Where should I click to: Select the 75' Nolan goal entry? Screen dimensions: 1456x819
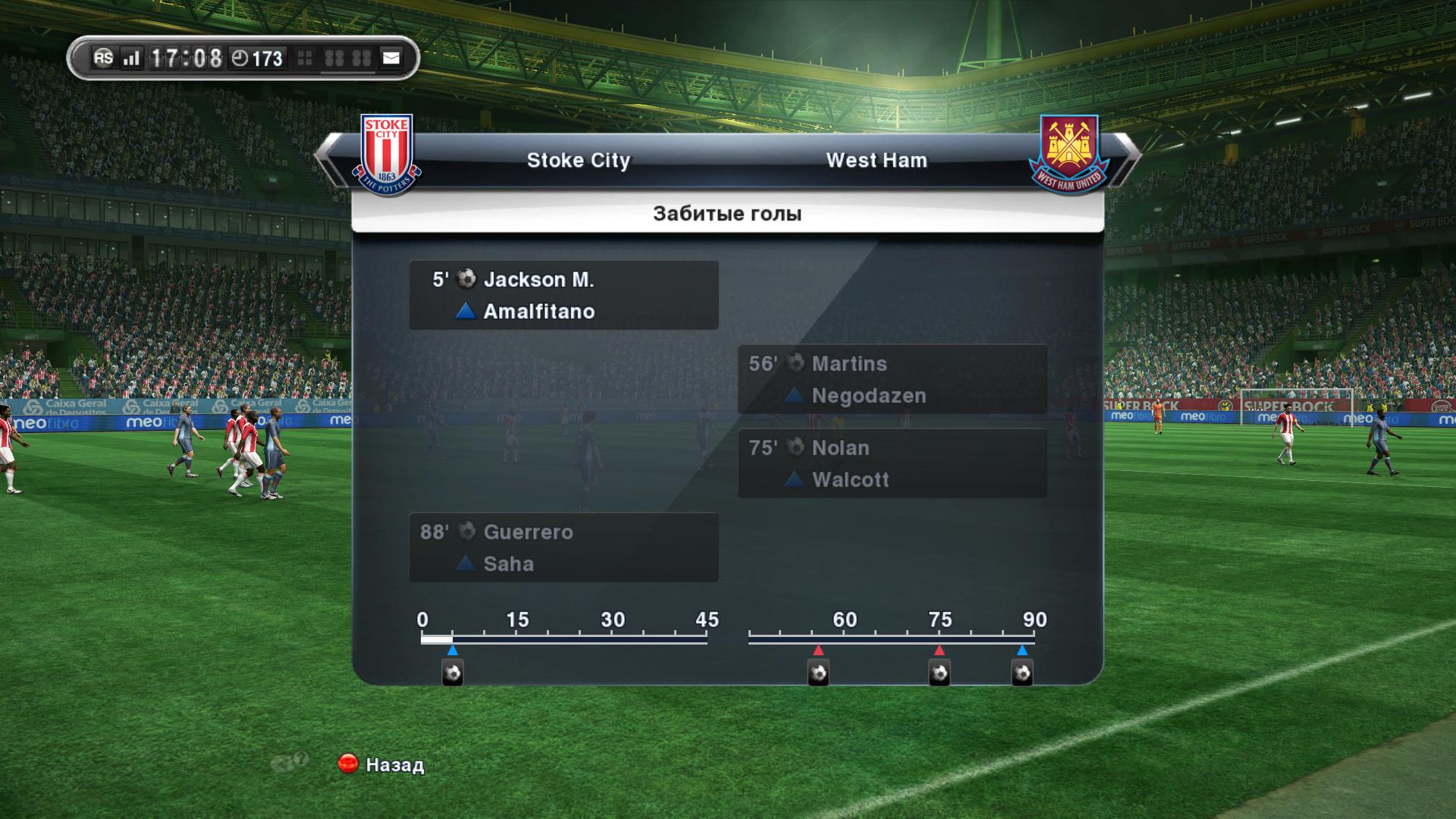tap(892, 463)
